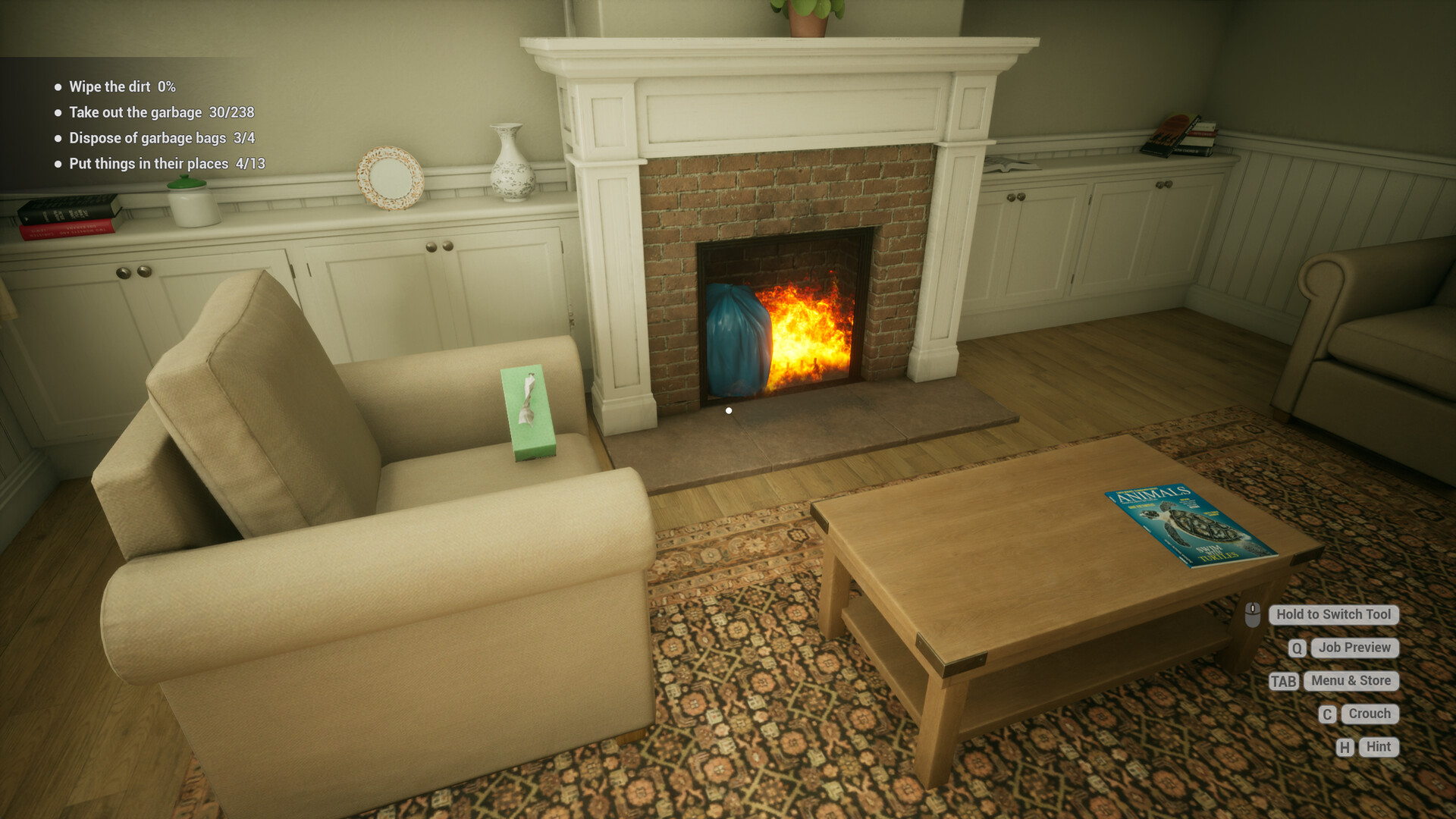
Task: Click the 'Hold to Switch Tool' button
Action: (1333, 615)
